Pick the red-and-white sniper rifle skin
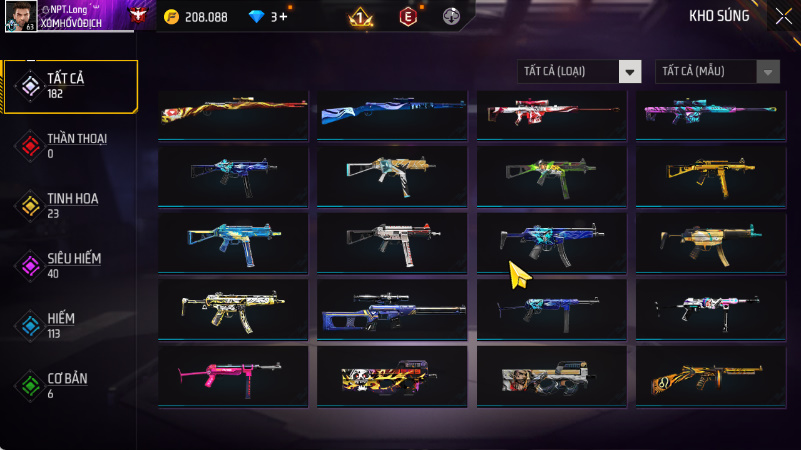This screenshot has height=450, width=801. point(551,114)
